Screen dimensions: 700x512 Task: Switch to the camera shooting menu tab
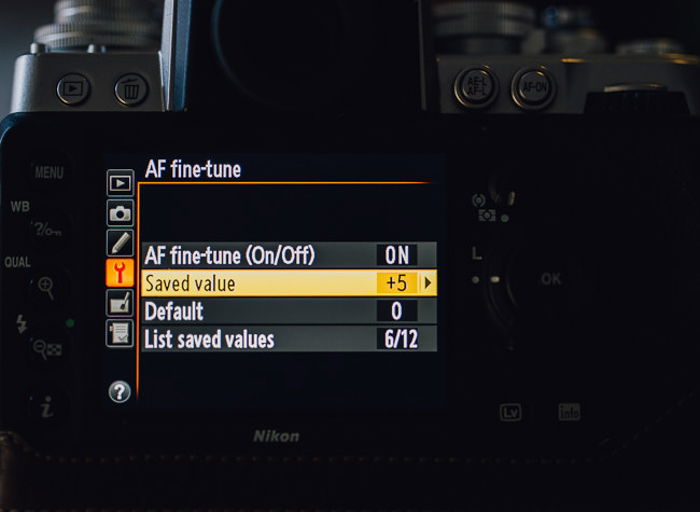click(120, 213)
